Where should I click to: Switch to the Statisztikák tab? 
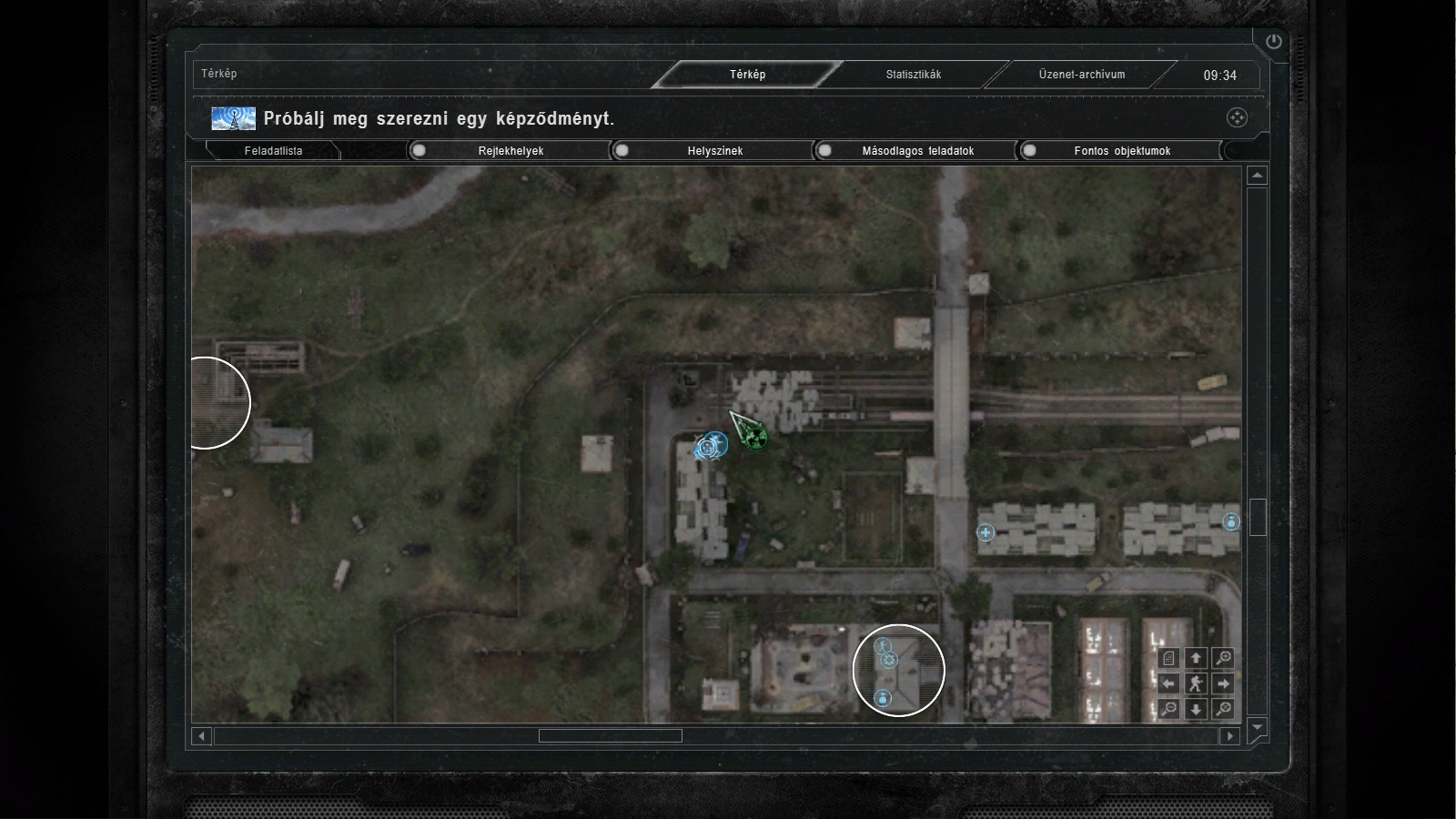pos(913,75)
